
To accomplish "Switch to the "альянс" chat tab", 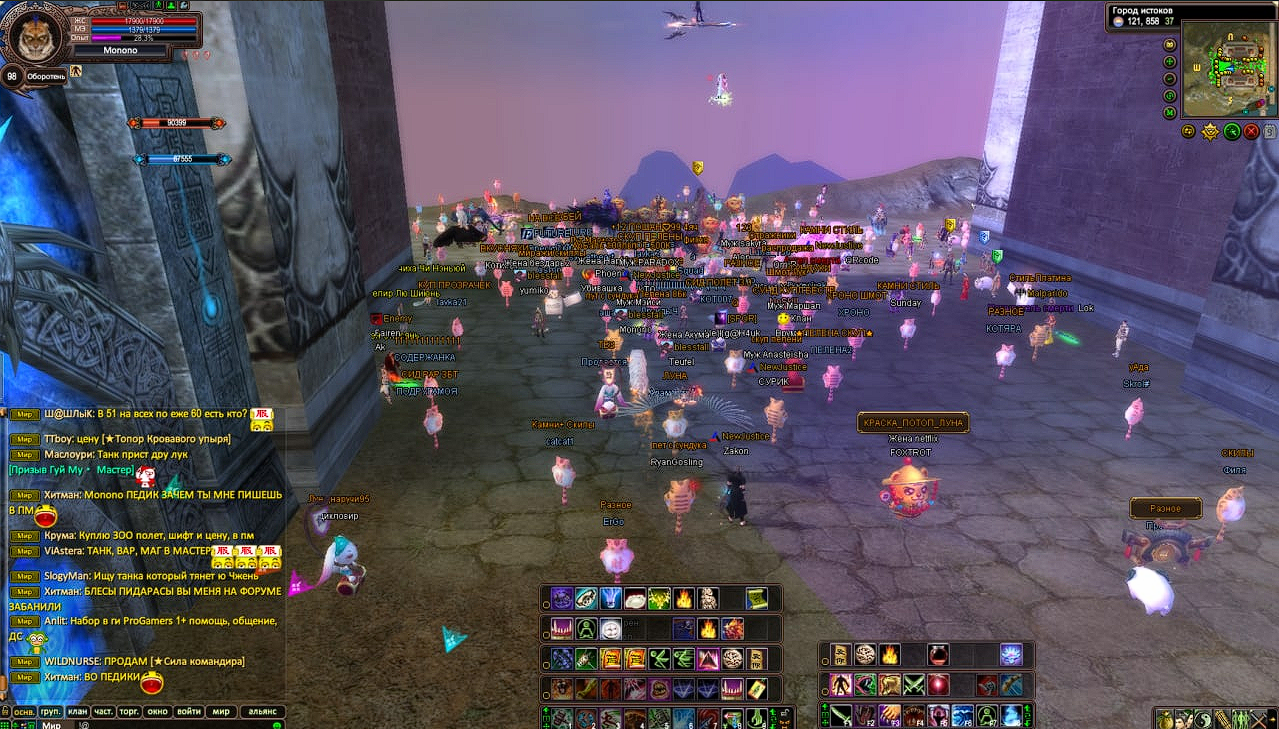I will tap(263, 712).
